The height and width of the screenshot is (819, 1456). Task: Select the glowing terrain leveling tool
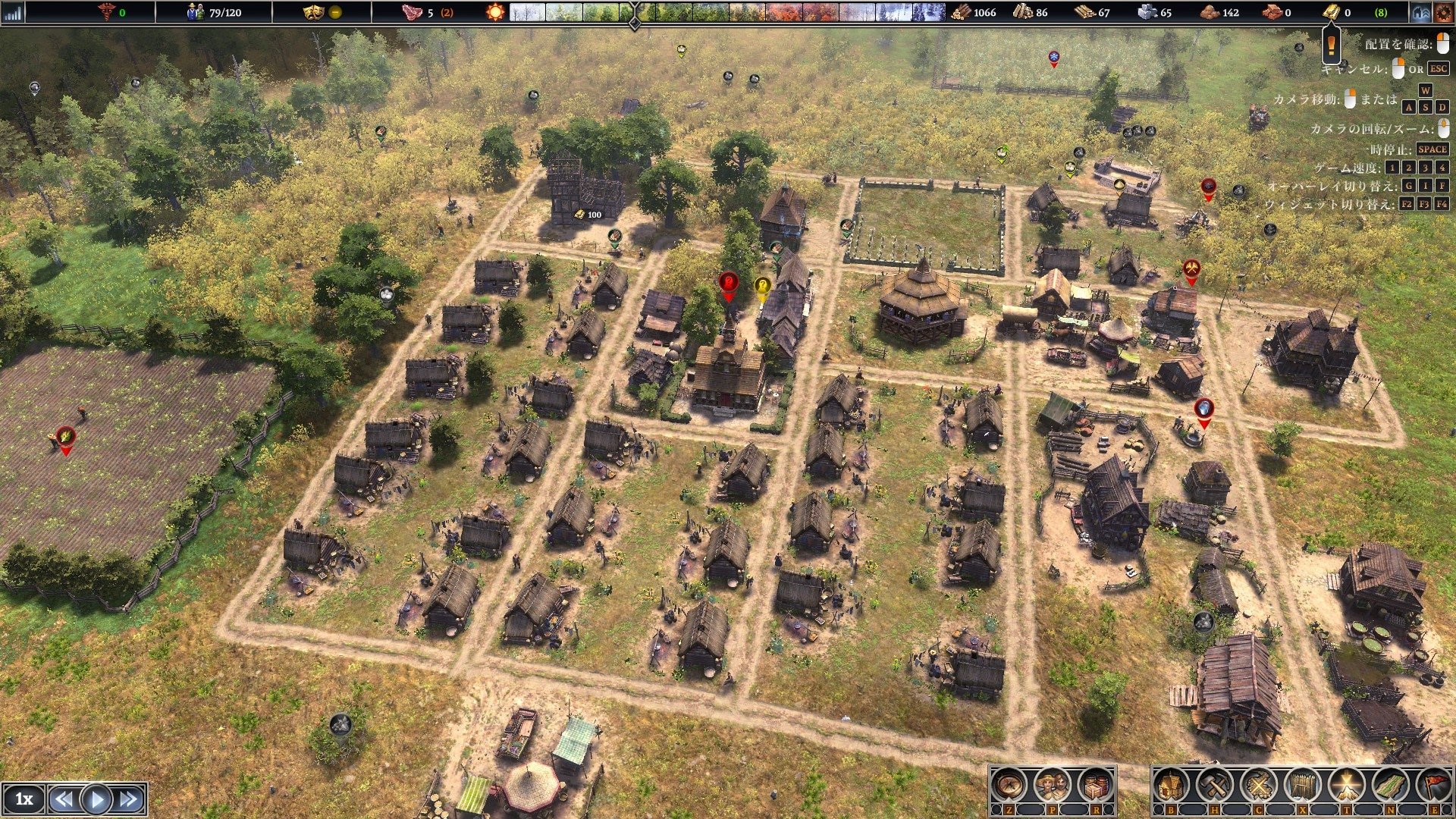pos(1347,786)
